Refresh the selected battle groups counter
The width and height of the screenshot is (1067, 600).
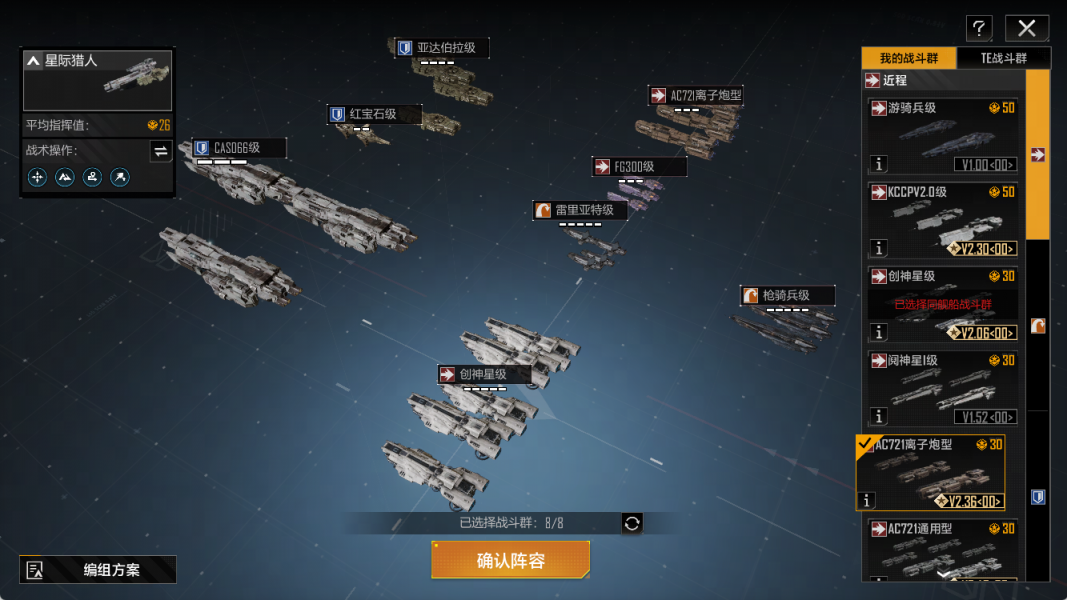[x=632, y=523]
